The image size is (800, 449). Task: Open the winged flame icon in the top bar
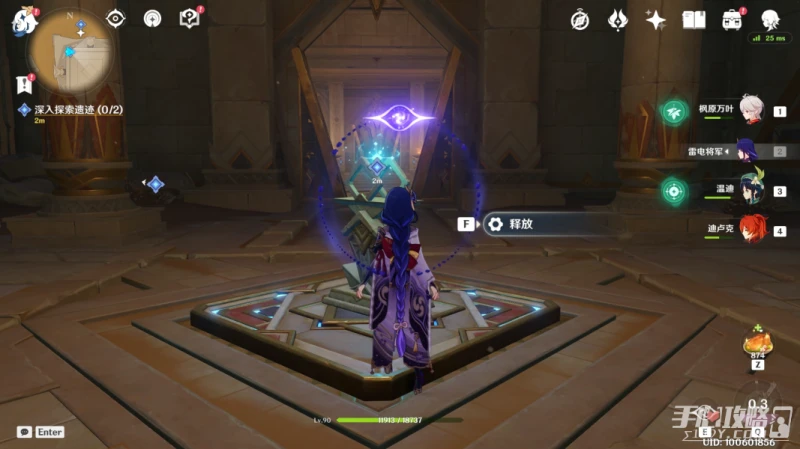618,20
